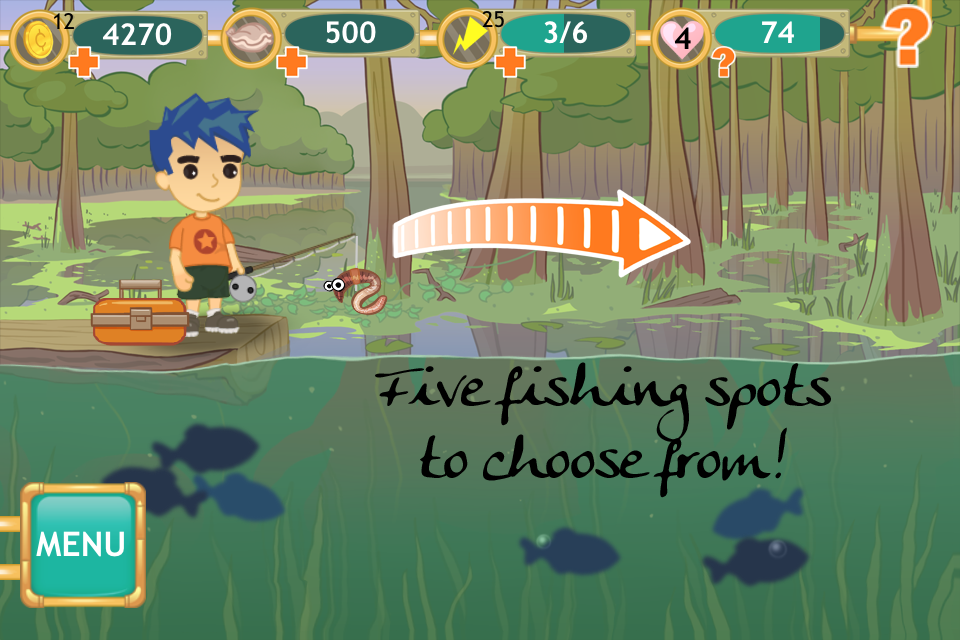The height and width of the screenshot is (640, 960).
Task: Tap the lightning energy icon
Action: [x=467, y=39]
